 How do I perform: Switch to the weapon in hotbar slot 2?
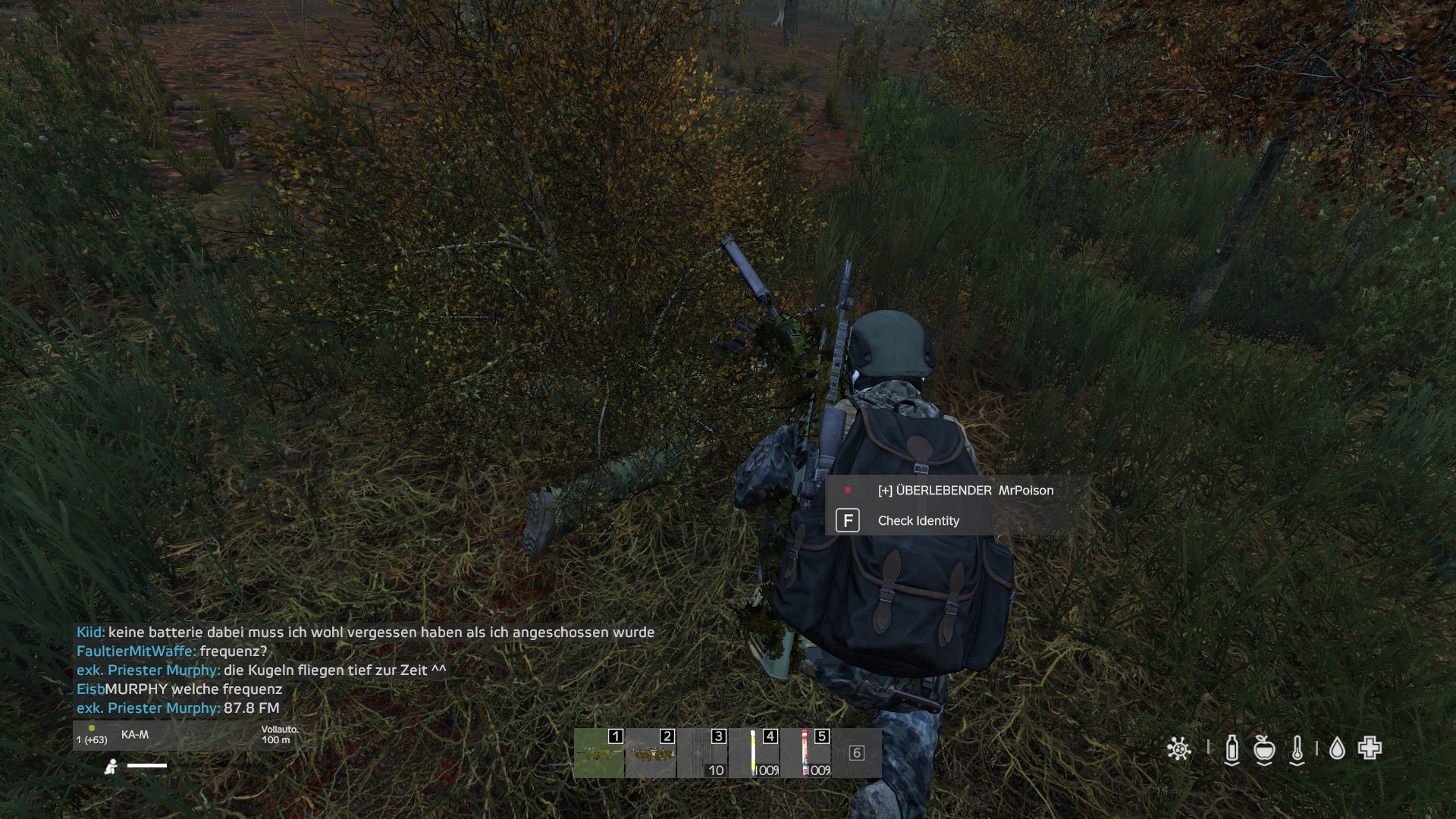coord(651,753)
